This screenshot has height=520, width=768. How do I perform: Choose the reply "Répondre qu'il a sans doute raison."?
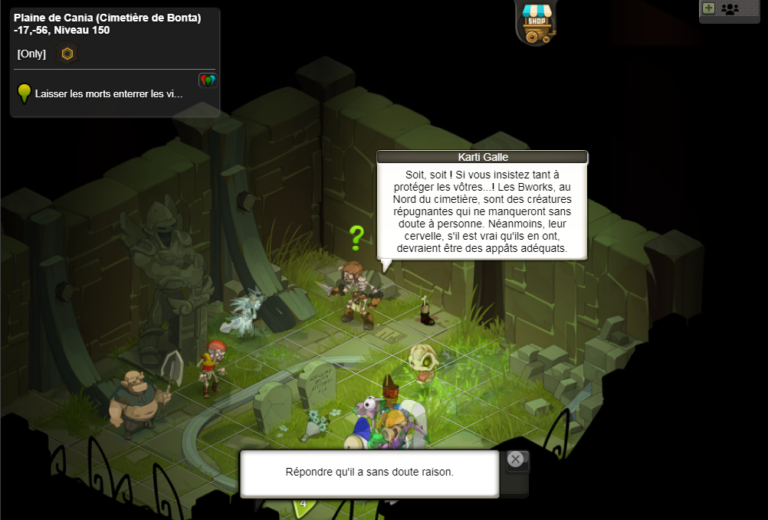(369, 472)
